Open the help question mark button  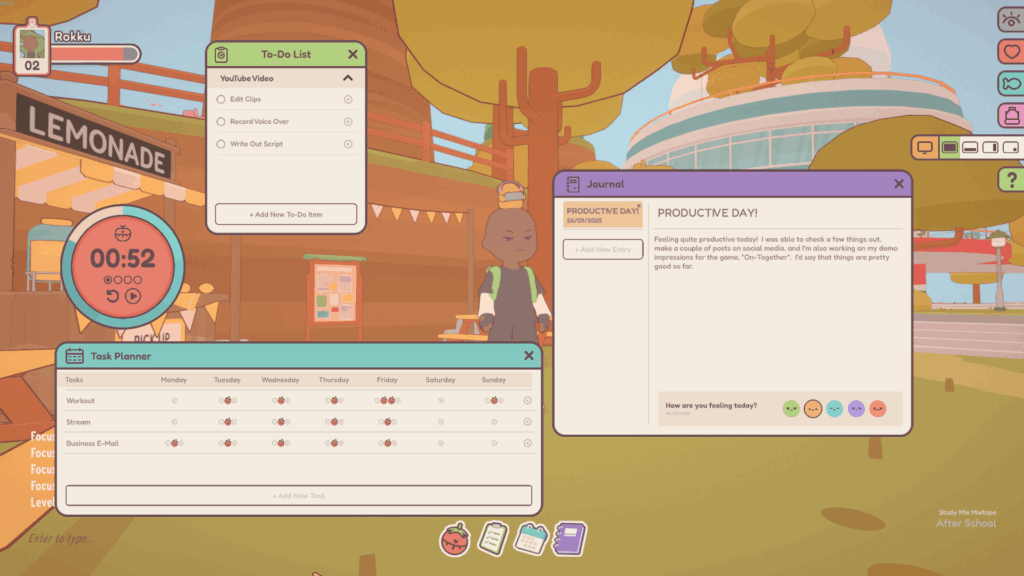1010,179
